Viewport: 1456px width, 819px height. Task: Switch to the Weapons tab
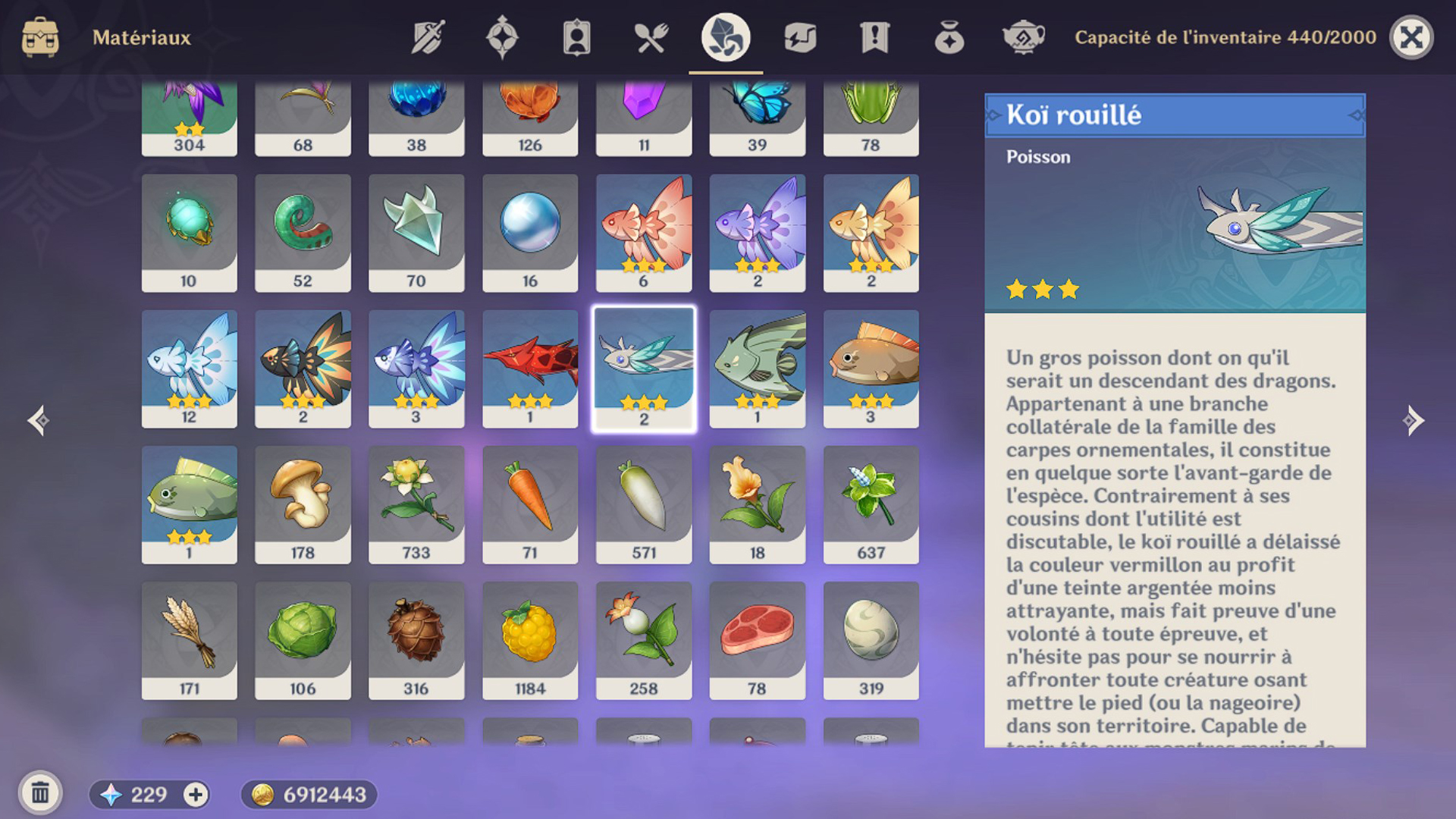click(x=428, y=37)
